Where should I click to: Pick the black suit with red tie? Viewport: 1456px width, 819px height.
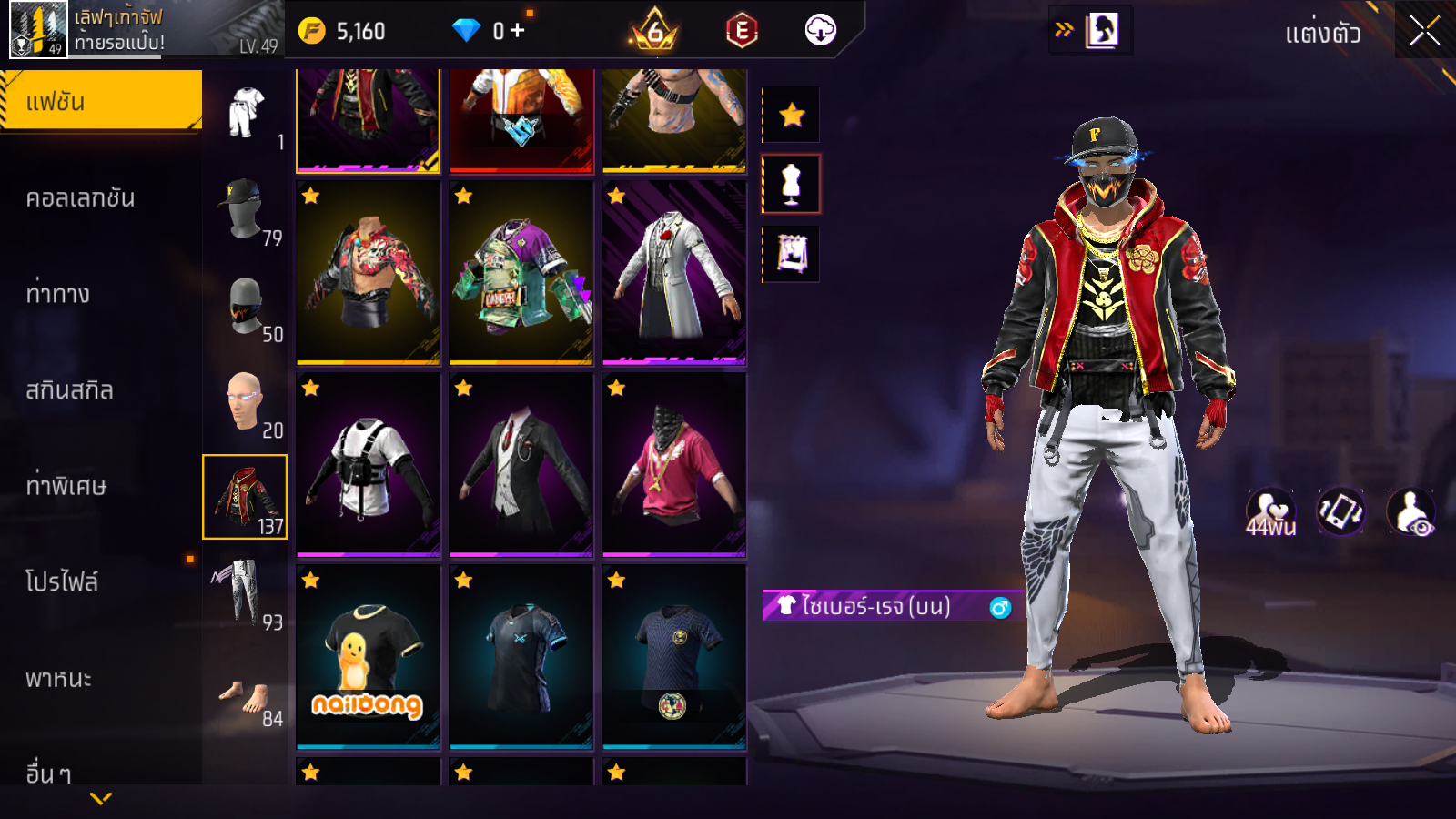tap(521, 465)
